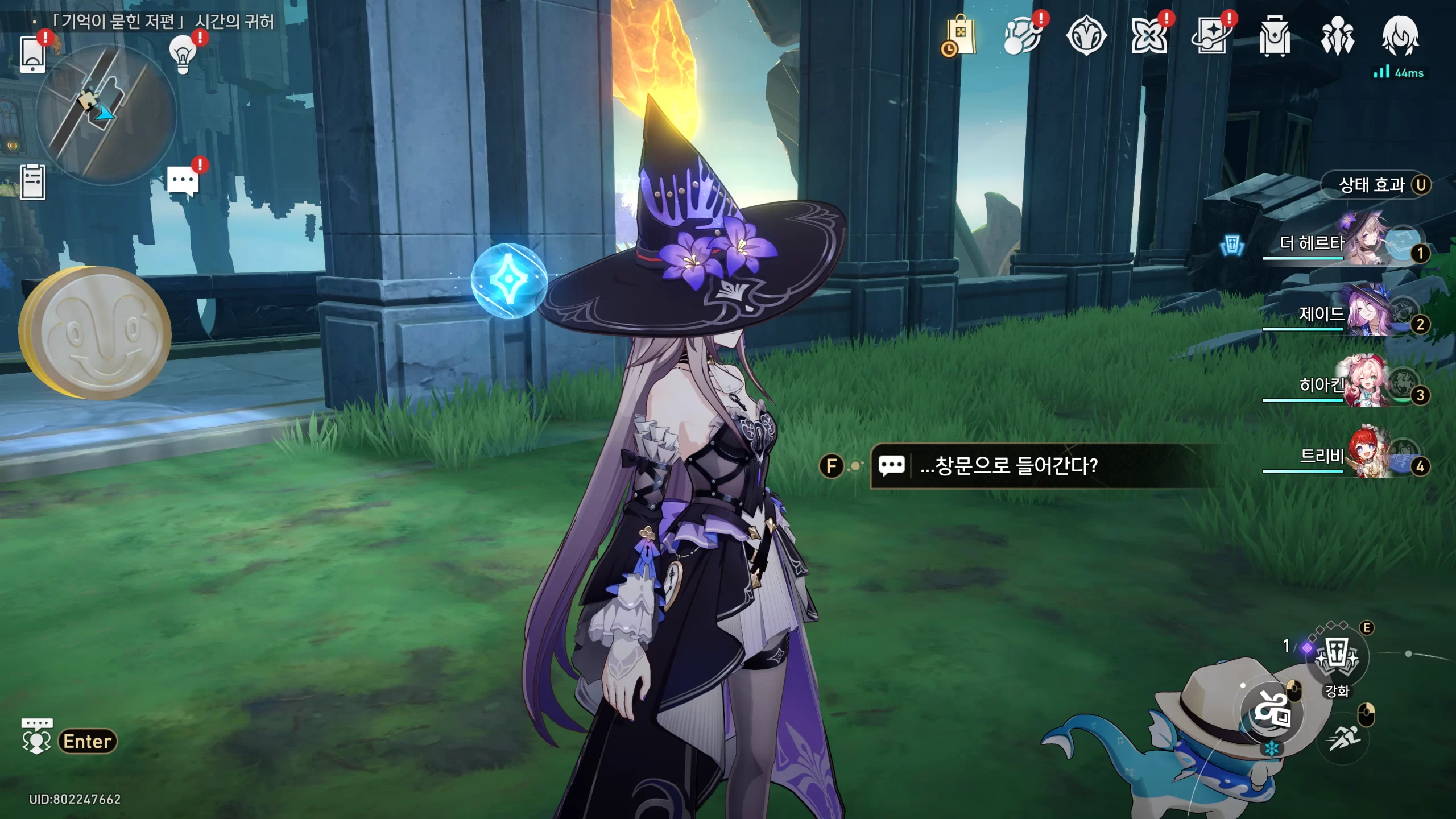Screen dimensions: 1456x819
Task: Open the chat messages bubble
Action: coord(183,181)
